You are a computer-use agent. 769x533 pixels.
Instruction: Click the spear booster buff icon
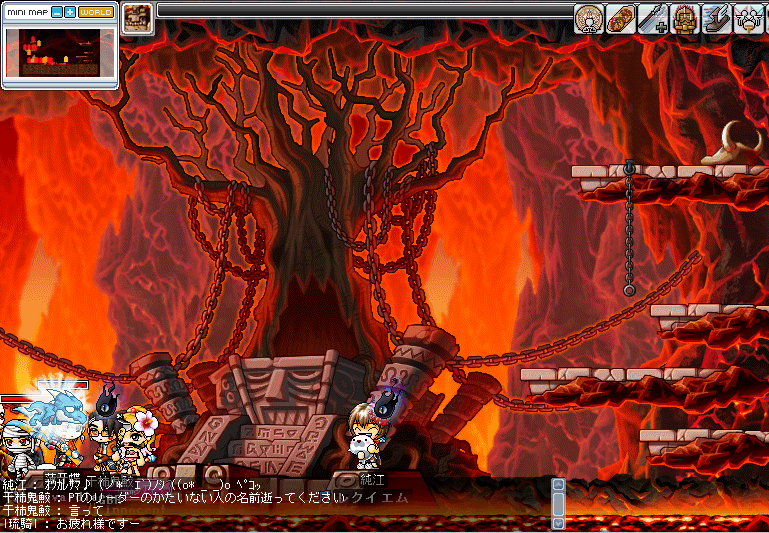click(652, 19)
